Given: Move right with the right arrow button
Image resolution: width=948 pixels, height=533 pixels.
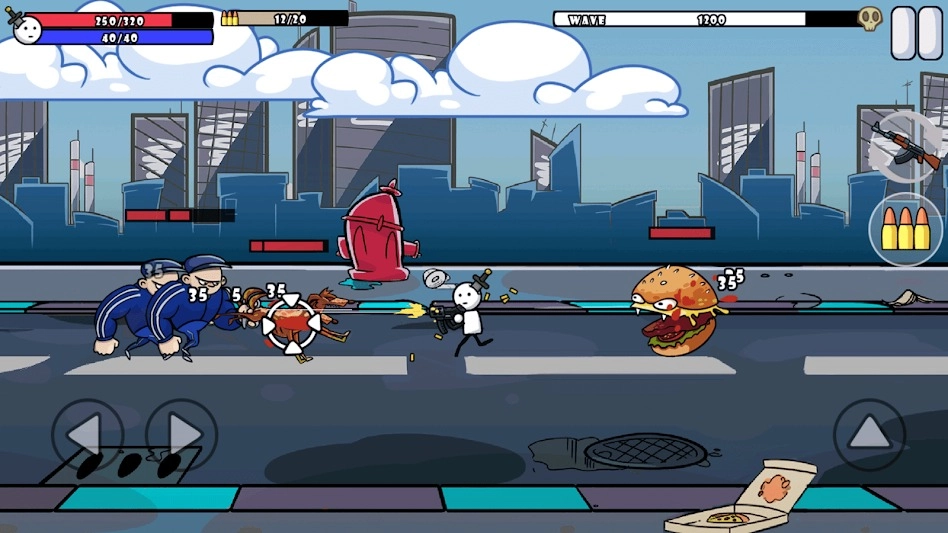Looking at the screenshot, I should (181, 436).
